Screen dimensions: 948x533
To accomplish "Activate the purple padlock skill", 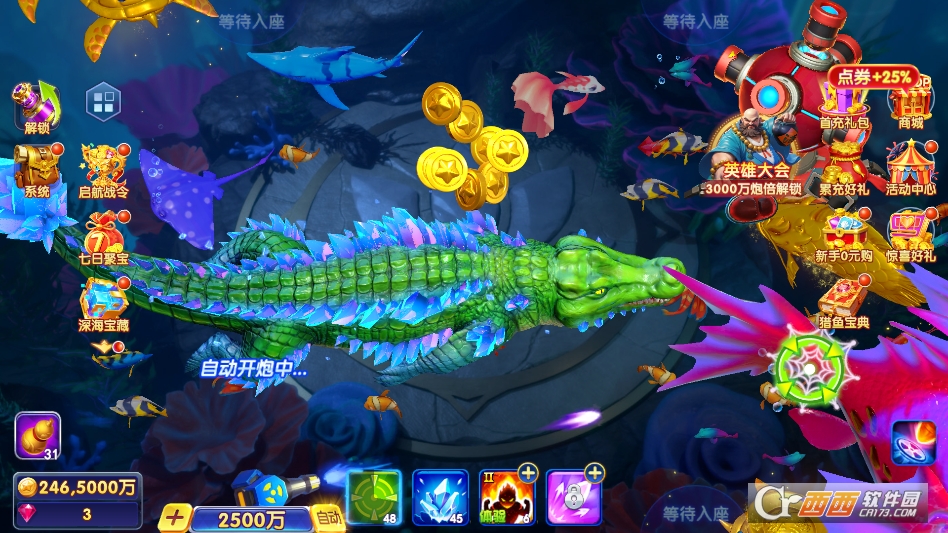I will click(x=574, y=497).
